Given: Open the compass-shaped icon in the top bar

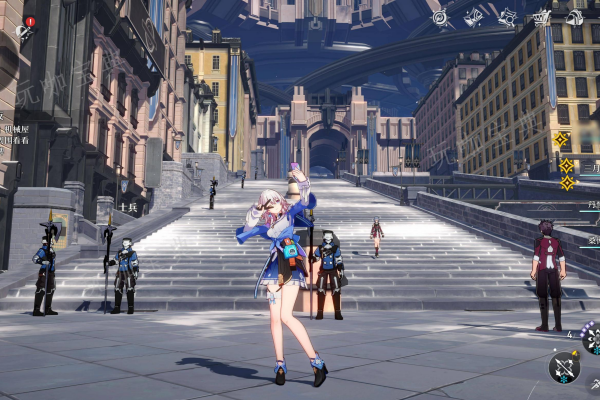Looking at the screenshot, I should pos(440,17).
